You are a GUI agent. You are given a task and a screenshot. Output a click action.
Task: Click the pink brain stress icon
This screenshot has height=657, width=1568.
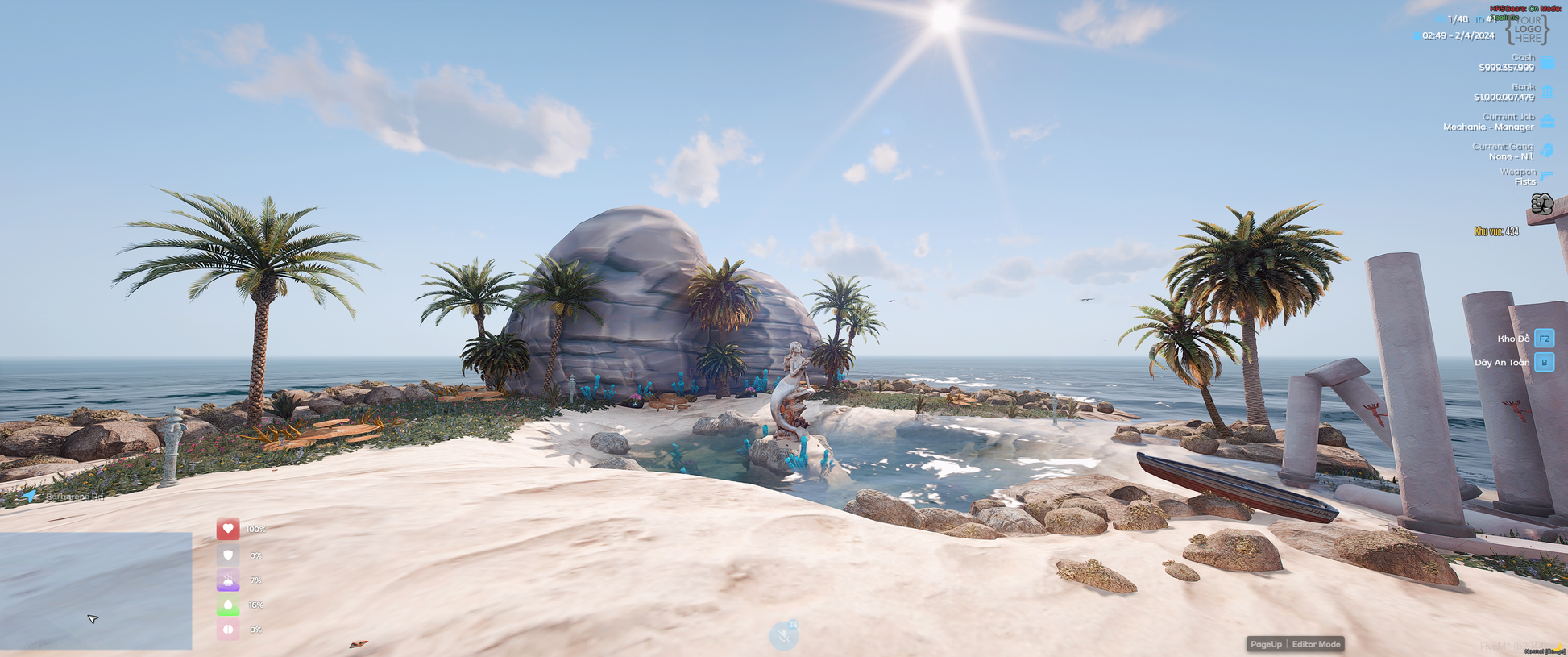228,630
